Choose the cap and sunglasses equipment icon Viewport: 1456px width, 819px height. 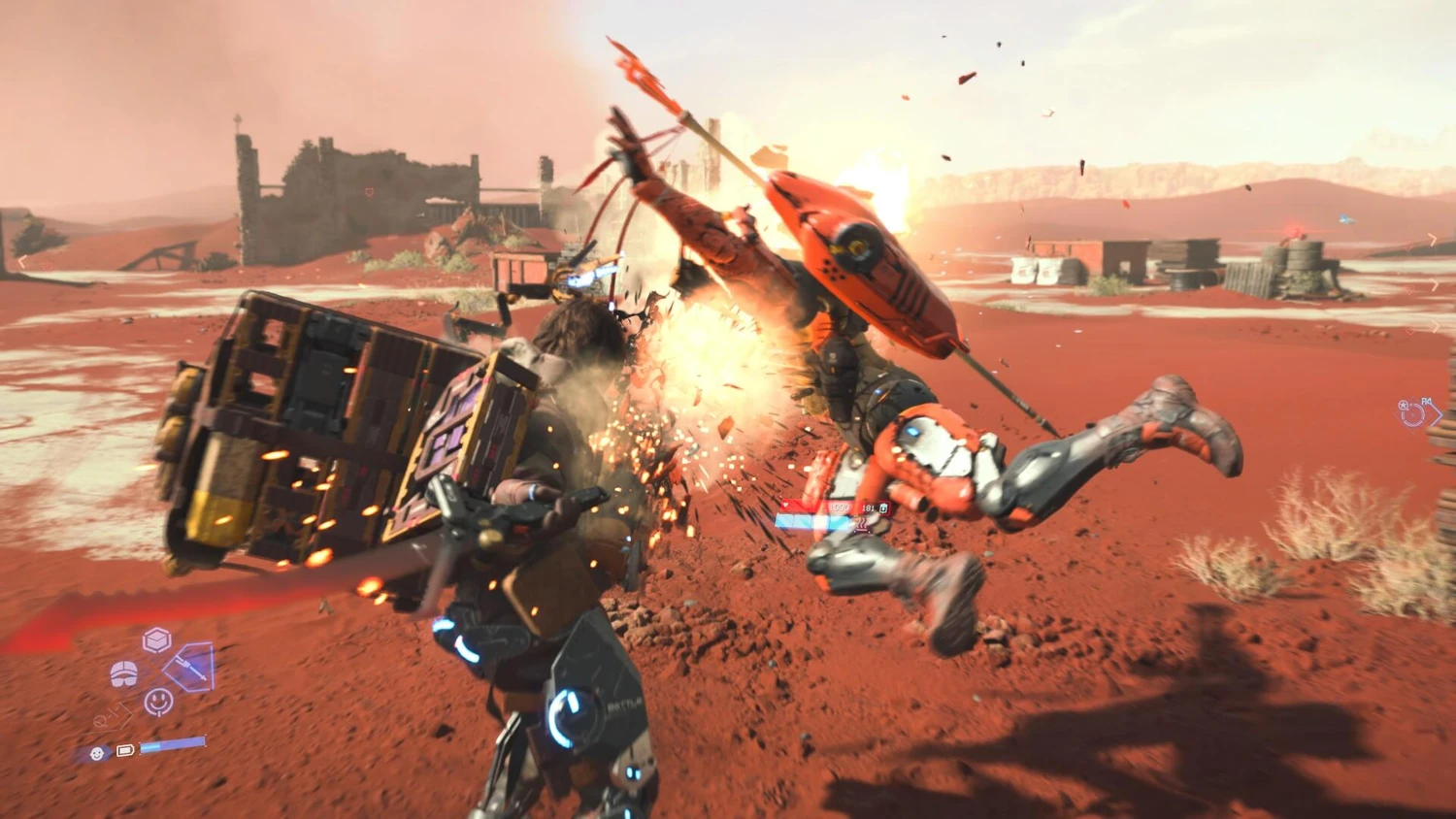[x=123, y=672]
